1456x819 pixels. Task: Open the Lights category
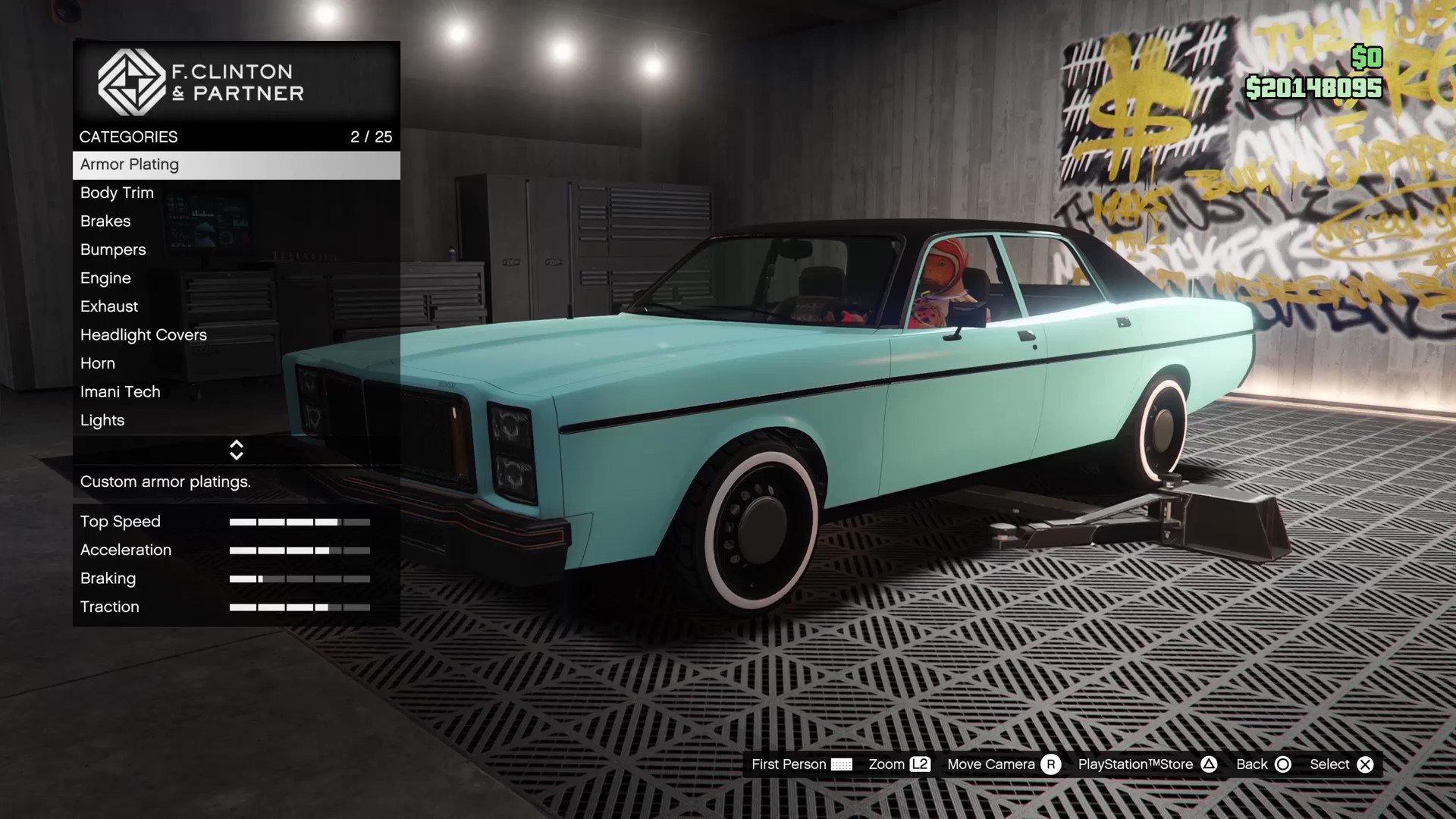(x=236, y=420)
